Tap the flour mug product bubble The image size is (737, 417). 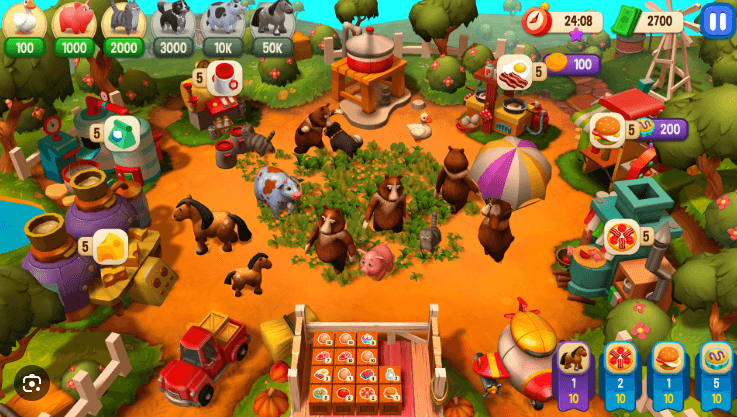(x=225, y=76)
